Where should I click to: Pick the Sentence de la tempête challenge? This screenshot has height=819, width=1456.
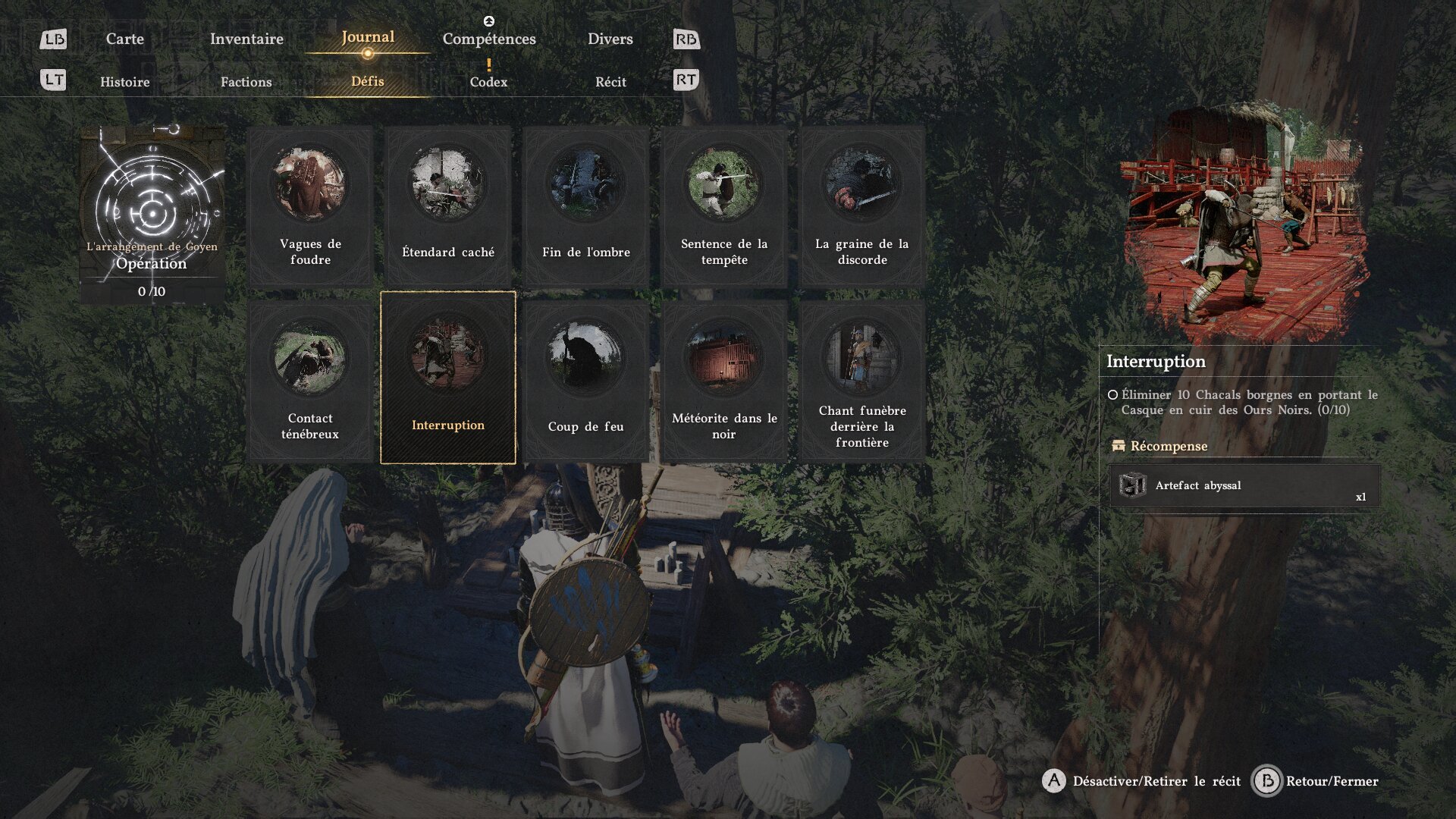tap(723, 206)
